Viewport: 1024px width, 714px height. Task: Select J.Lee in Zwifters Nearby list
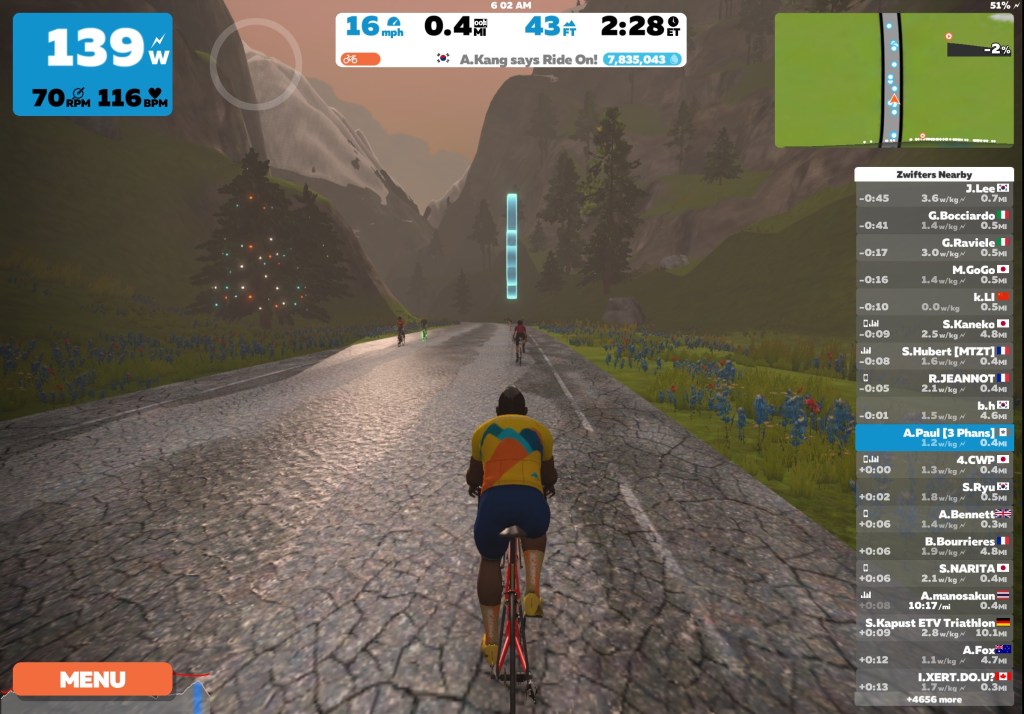(934, 193)
